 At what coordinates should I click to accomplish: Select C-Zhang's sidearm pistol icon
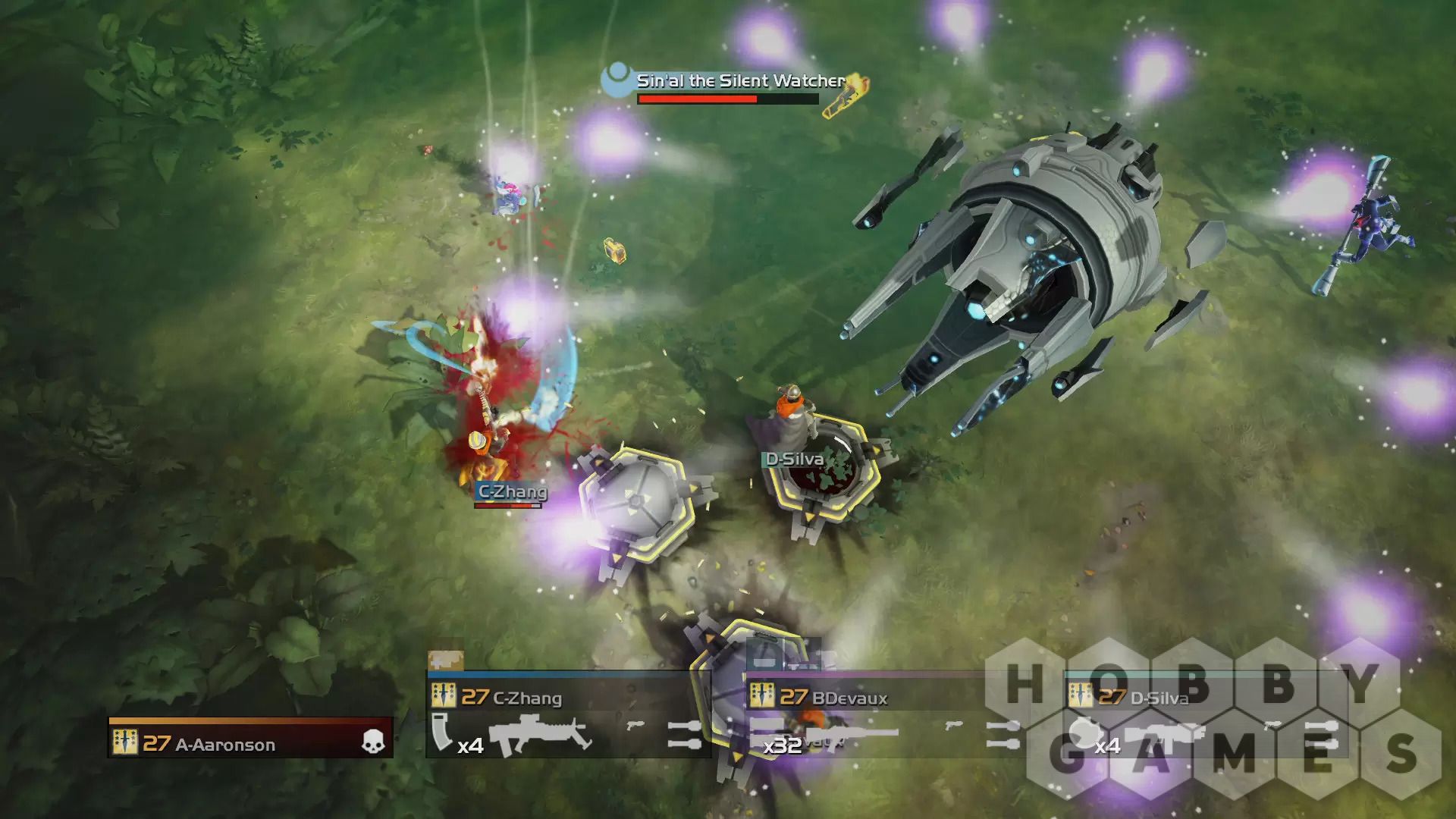635,726
